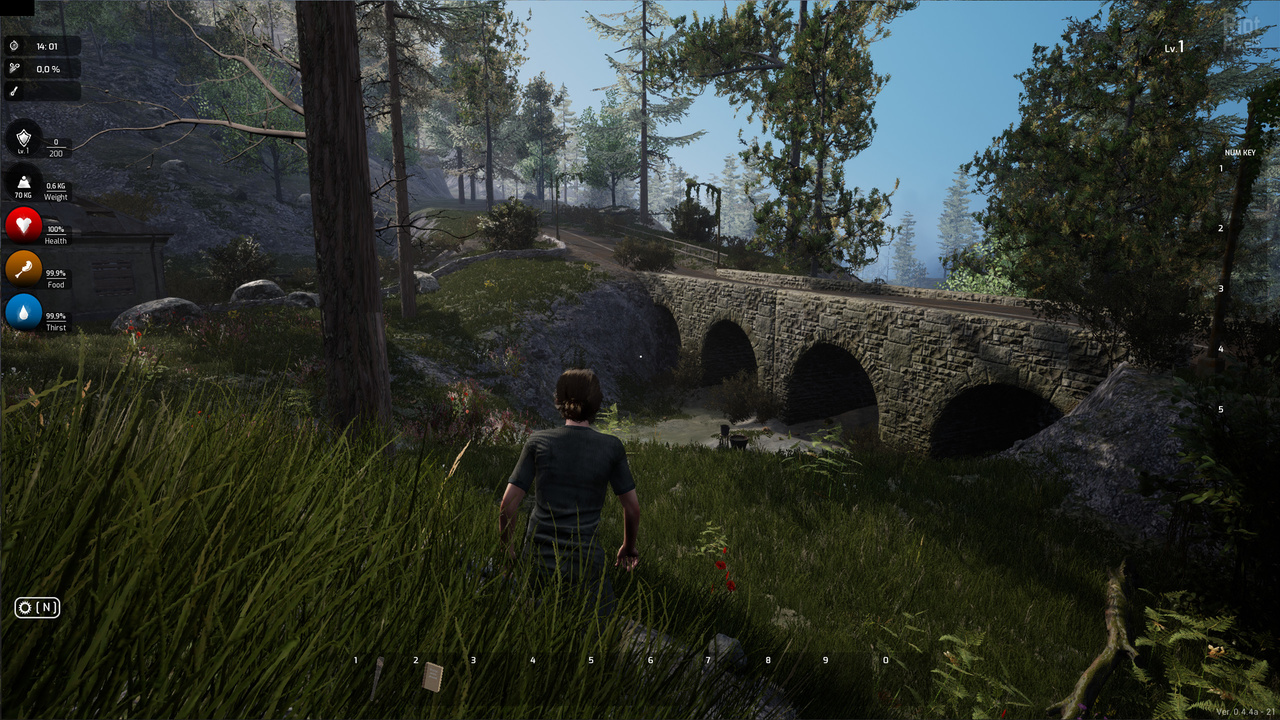Click the Lv.1 indicator top right

click(1172, 45)
